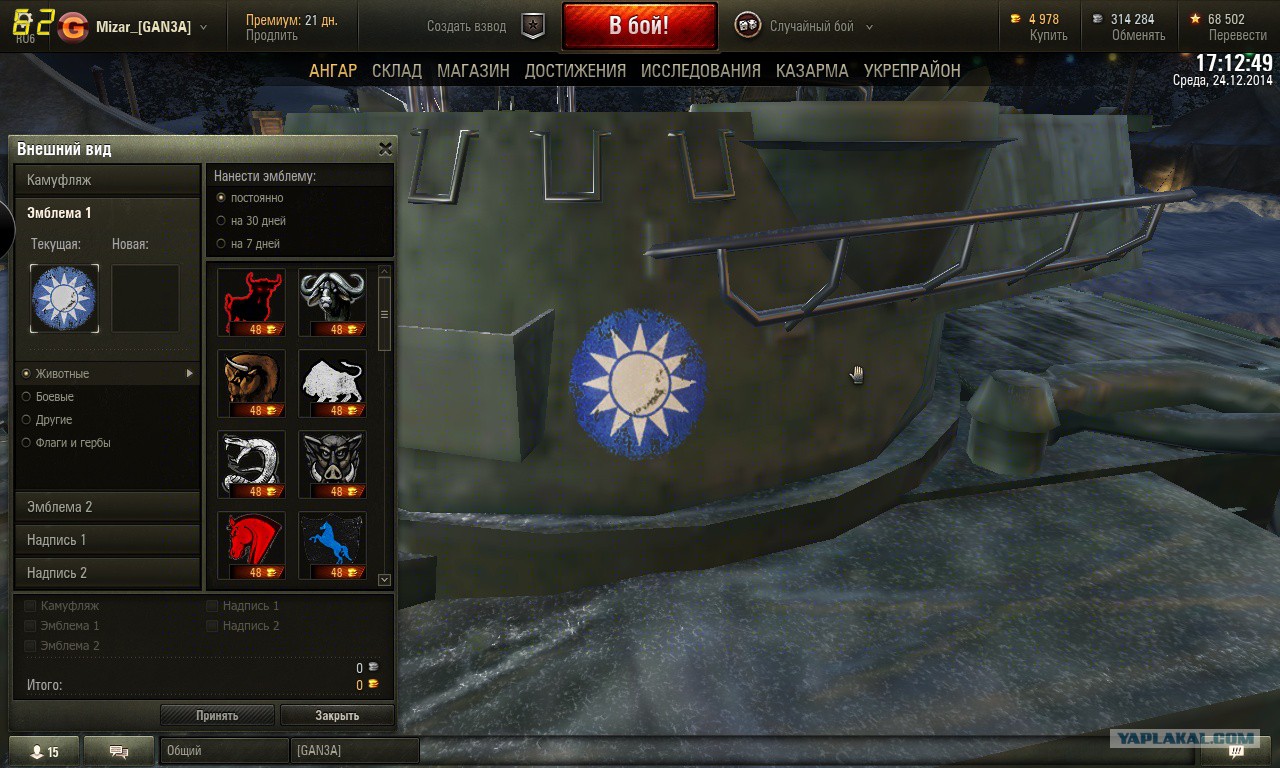Open the СКЛАД tab

396,71
